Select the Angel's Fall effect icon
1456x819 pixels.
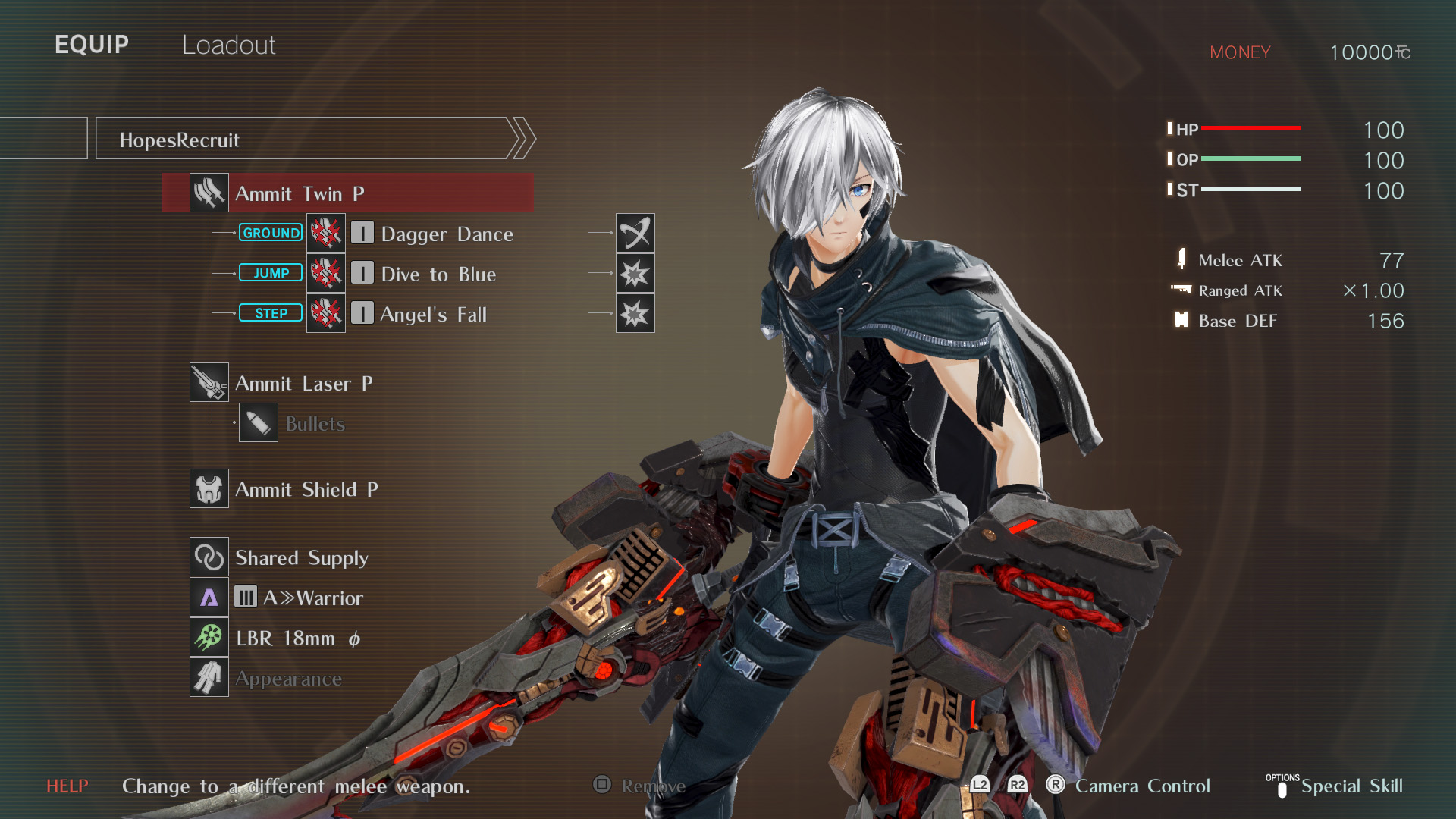(x=635, y=313)
